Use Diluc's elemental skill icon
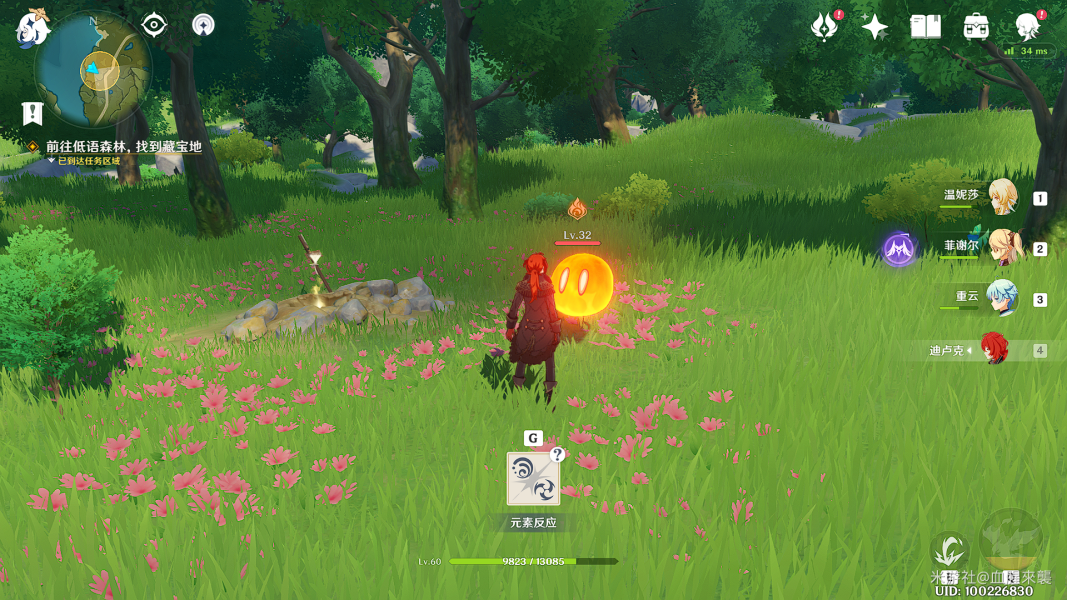 [x=949, y=551]
